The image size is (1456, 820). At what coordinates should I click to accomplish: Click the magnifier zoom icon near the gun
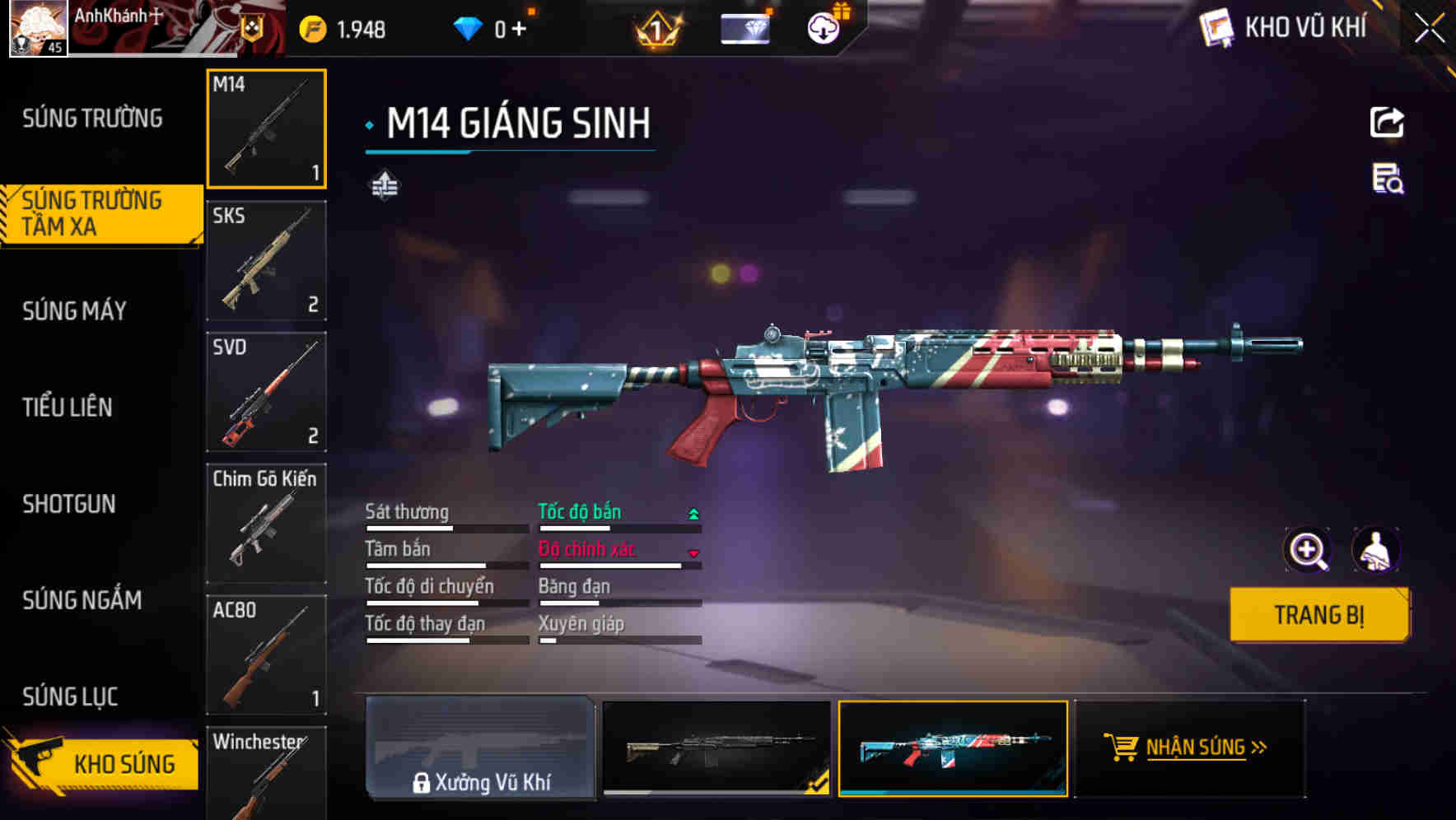tap(1308, 550)
